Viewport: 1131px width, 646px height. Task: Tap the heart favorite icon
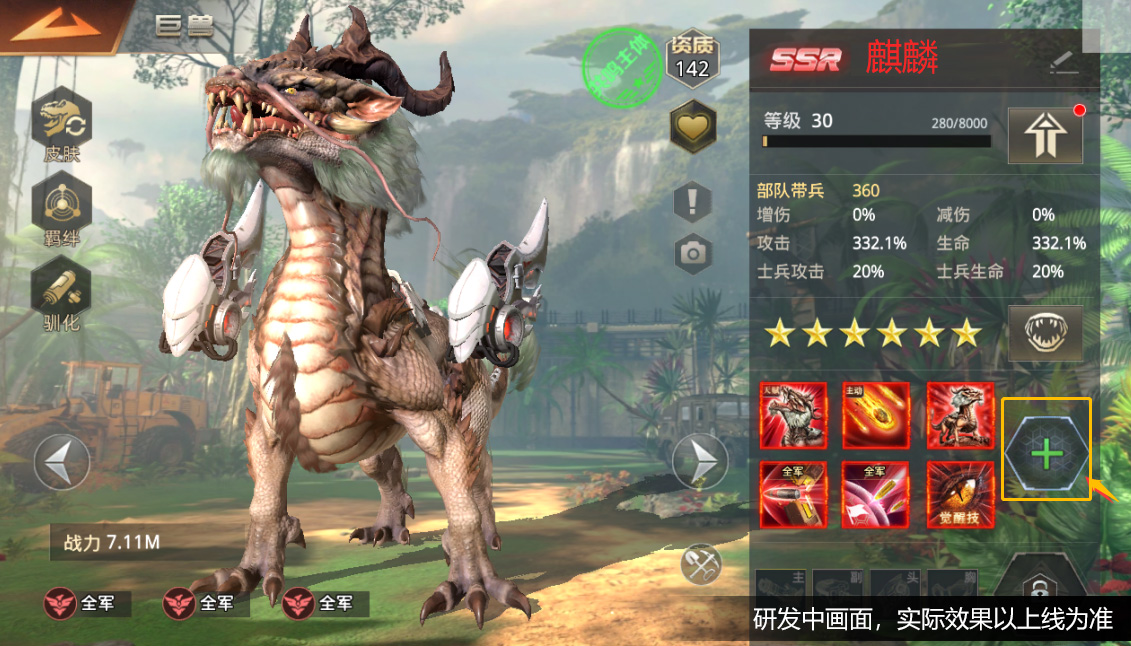tap(692, 128)
